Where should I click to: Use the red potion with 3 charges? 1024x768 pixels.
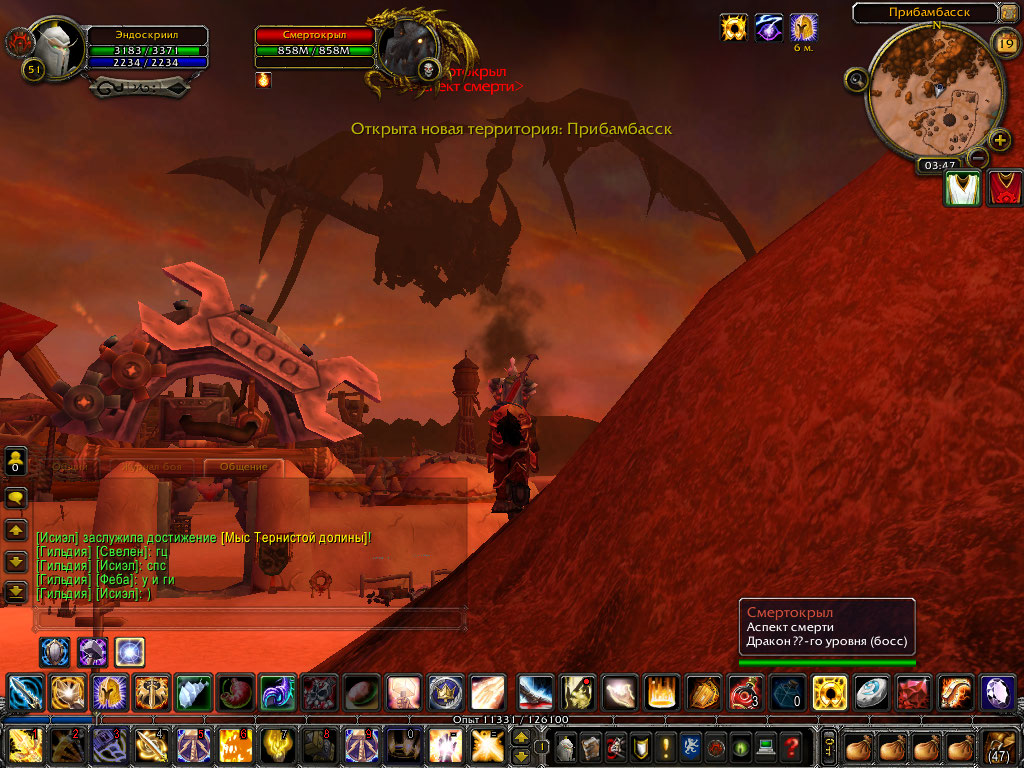click(x=744, y=692)
